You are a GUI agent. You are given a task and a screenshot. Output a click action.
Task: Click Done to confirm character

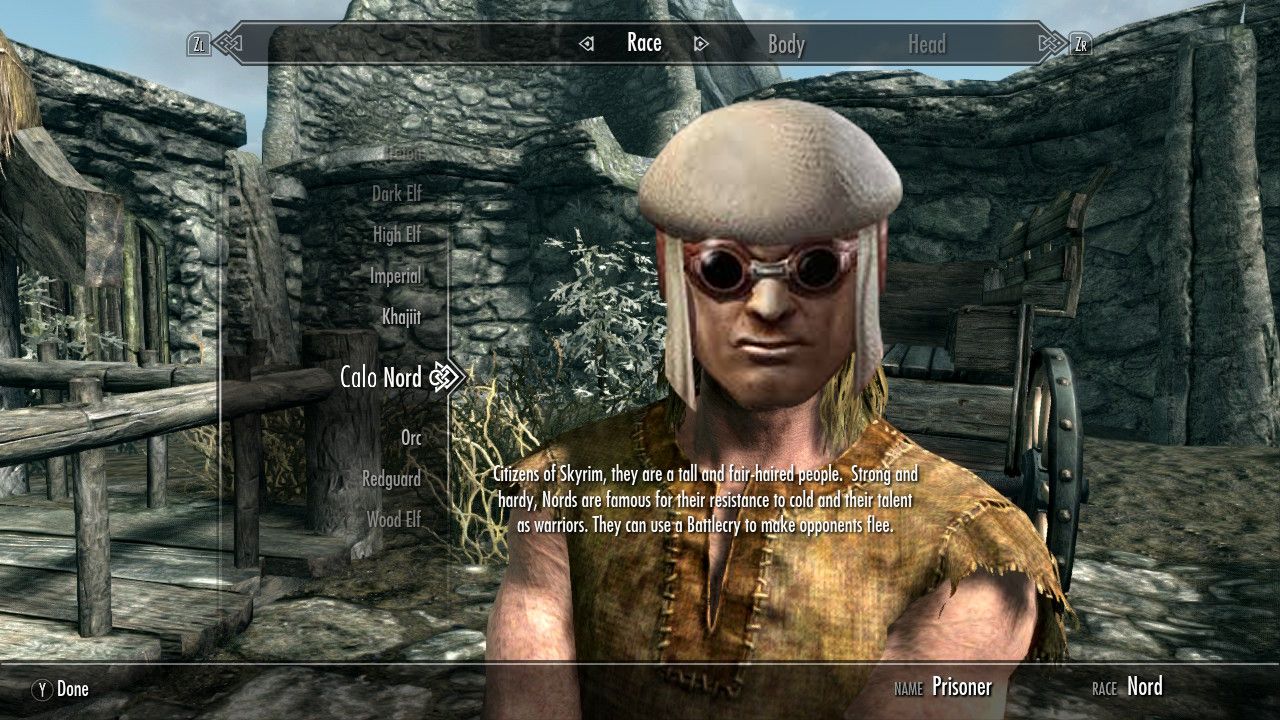60,689
